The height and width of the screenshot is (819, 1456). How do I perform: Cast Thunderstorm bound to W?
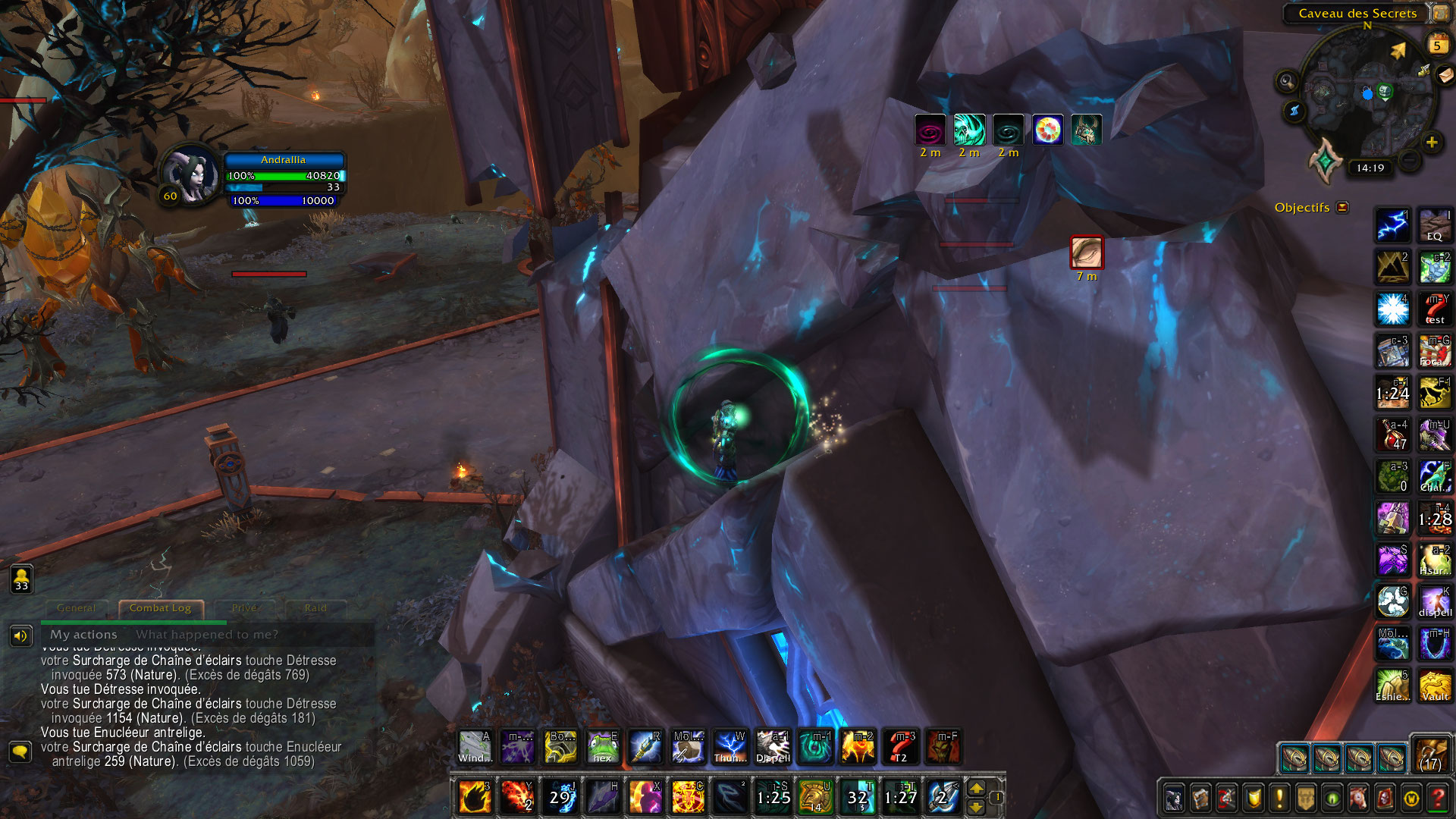pos(730,747)
